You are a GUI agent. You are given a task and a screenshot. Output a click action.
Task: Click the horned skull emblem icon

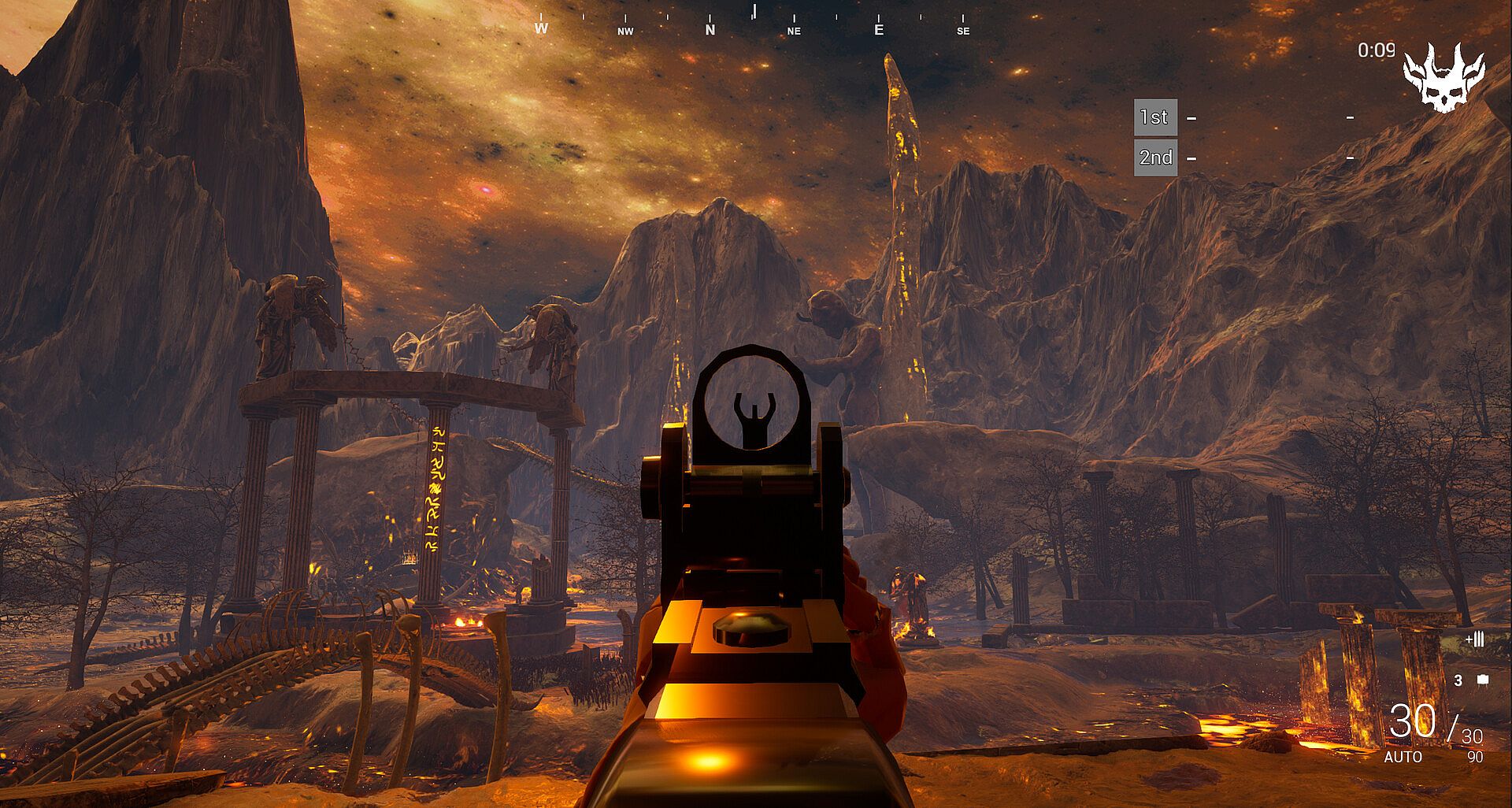click(1443, 77)
